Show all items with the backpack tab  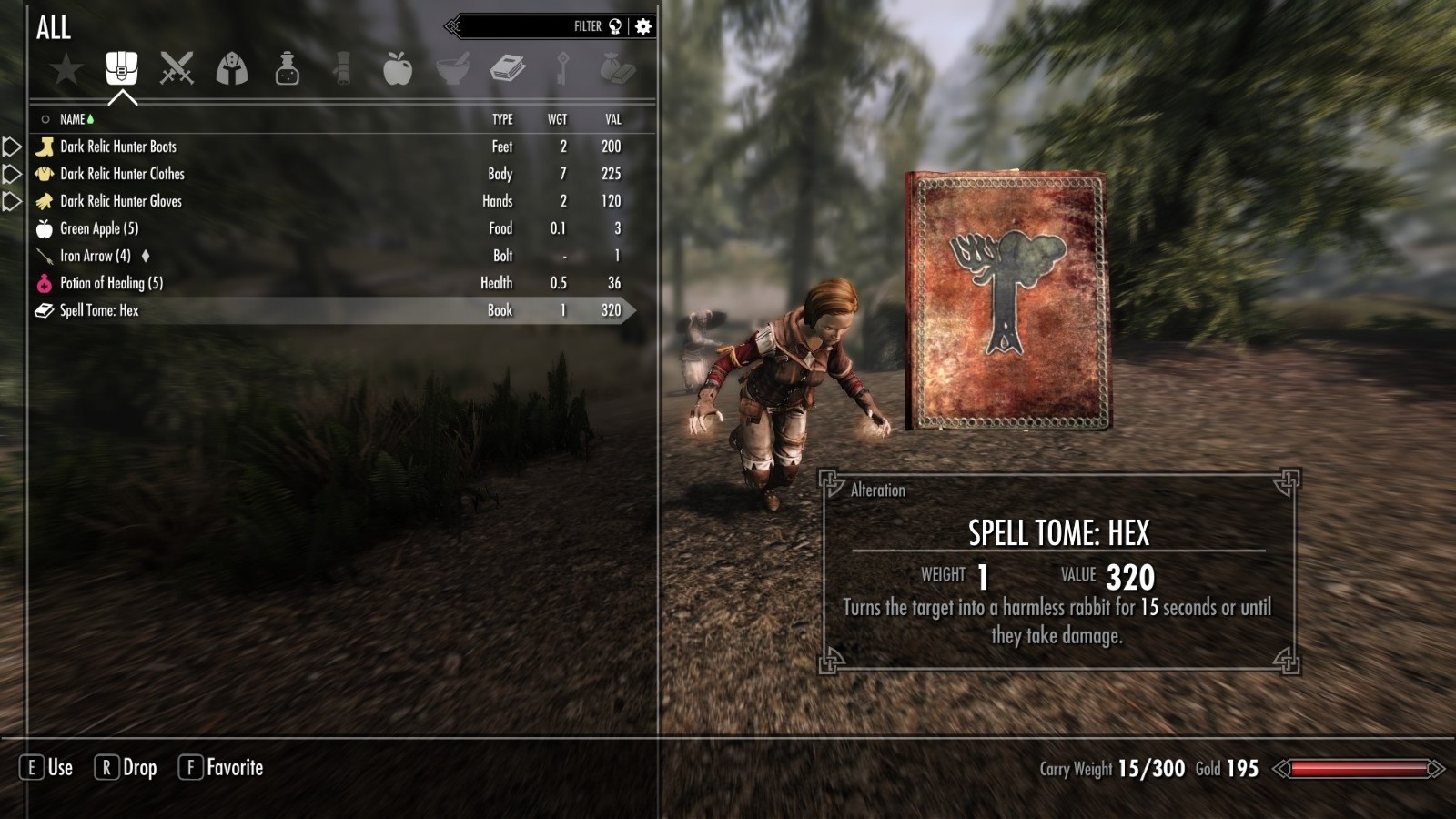click(122, 68)
